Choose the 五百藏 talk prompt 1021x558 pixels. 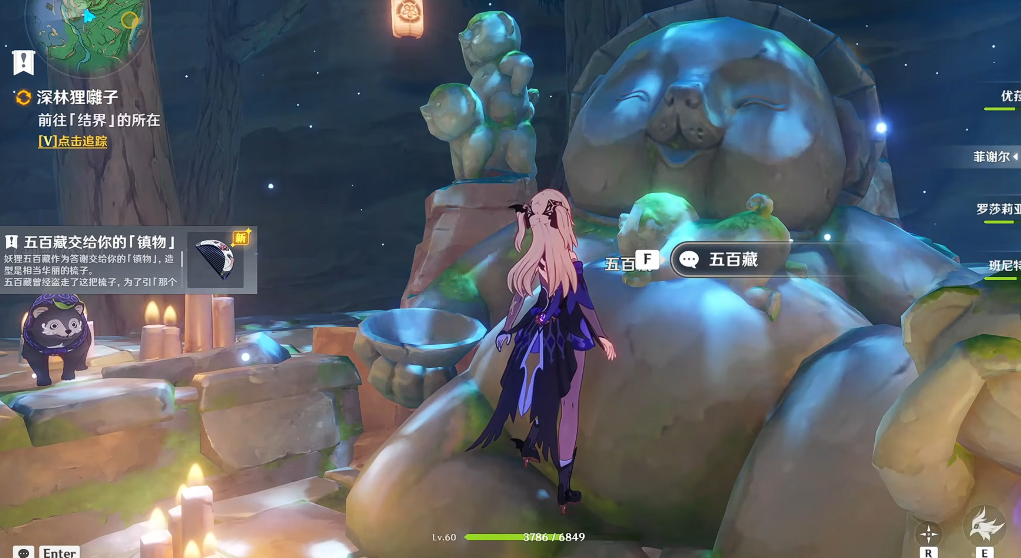click(x=735, y=260)
